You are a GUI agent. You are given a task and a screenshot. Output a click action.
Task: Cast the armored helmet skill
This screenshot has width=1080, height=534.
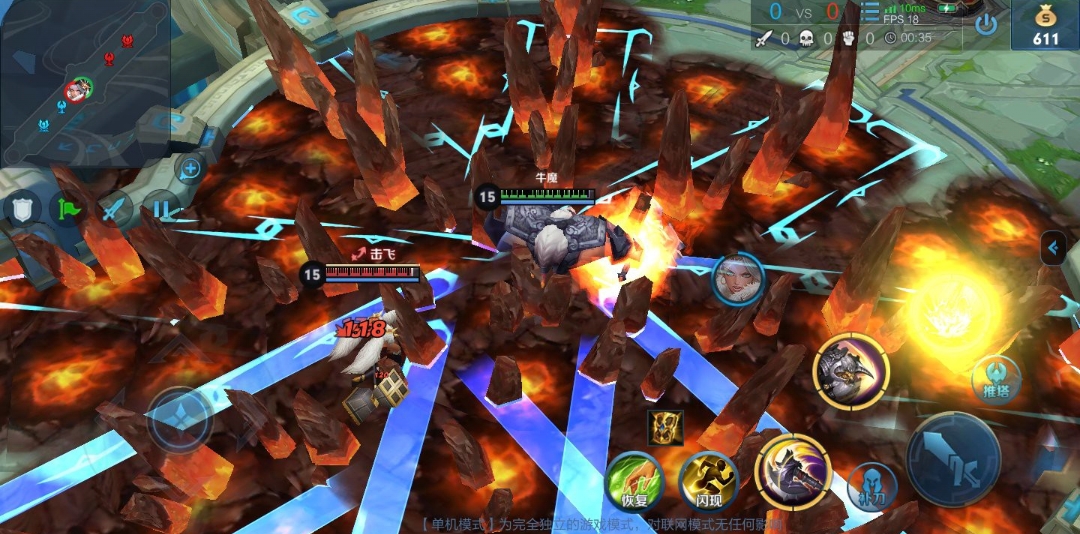(x=850, y=371)
